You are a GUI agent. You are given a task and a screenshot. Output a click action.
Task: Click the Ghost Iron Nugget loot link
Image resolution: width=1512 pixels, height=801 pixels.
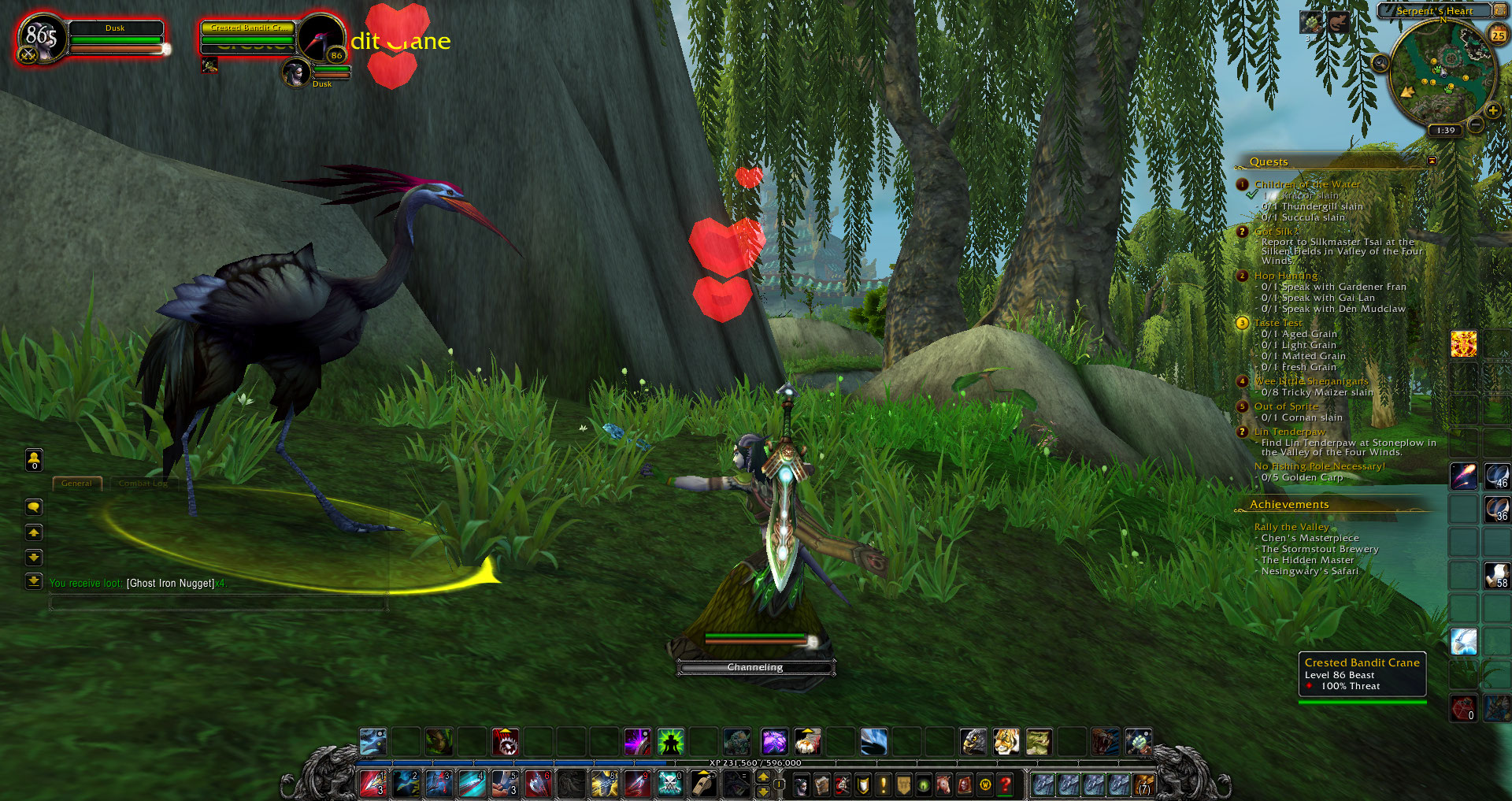click(171, 584)
